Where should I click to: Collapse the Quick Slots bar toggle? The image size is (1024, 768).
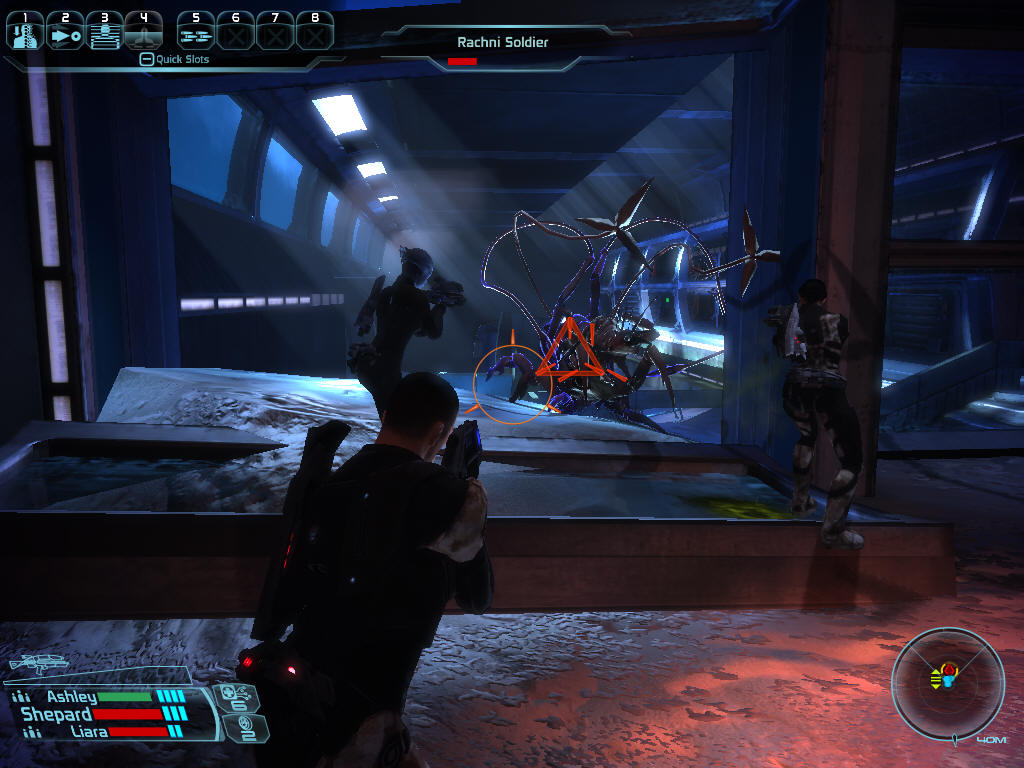click(x=146, y=59)
